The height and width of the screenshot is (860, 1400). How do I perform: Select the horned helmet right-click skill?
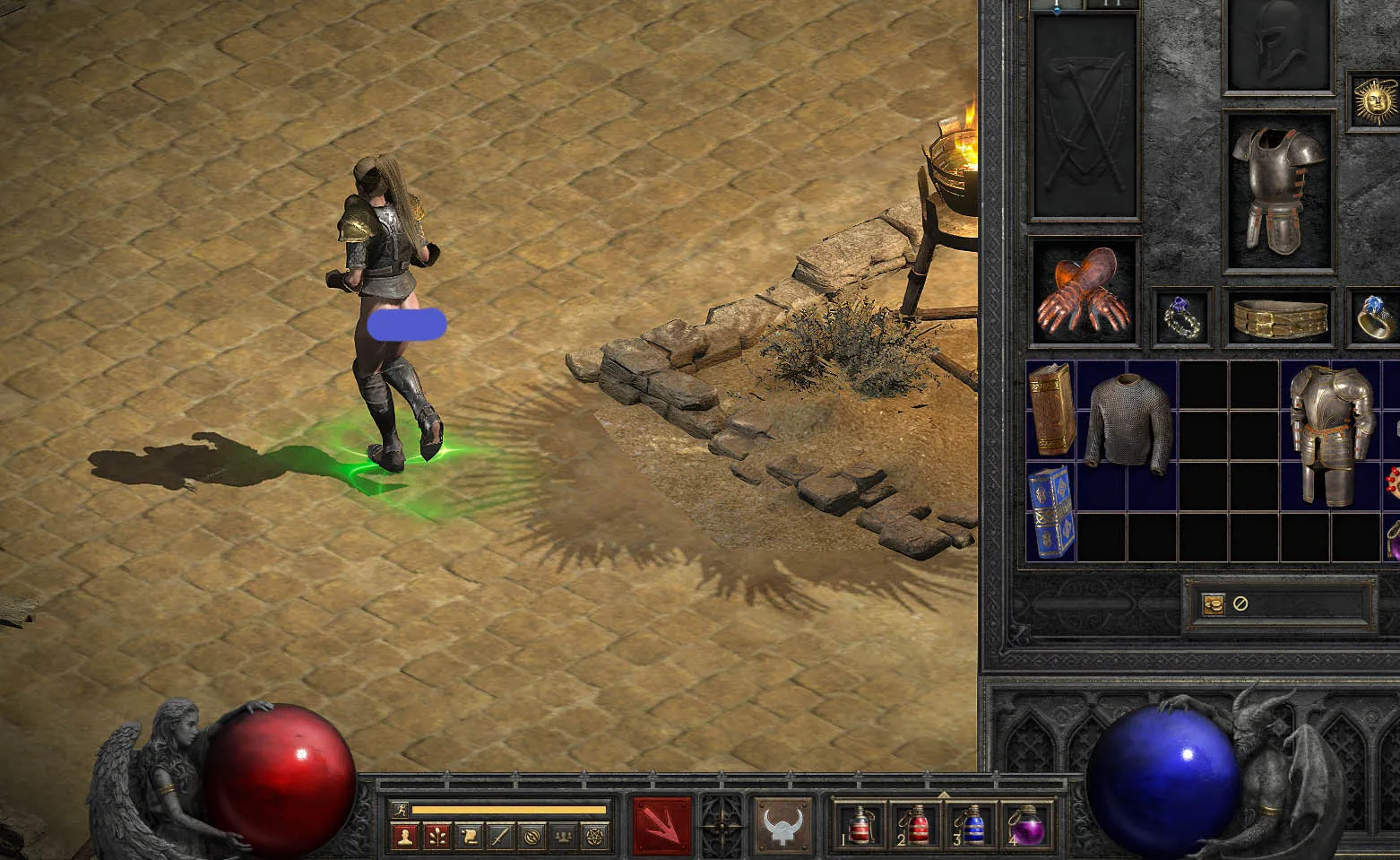pyautogui.click(x=781, y=824)
